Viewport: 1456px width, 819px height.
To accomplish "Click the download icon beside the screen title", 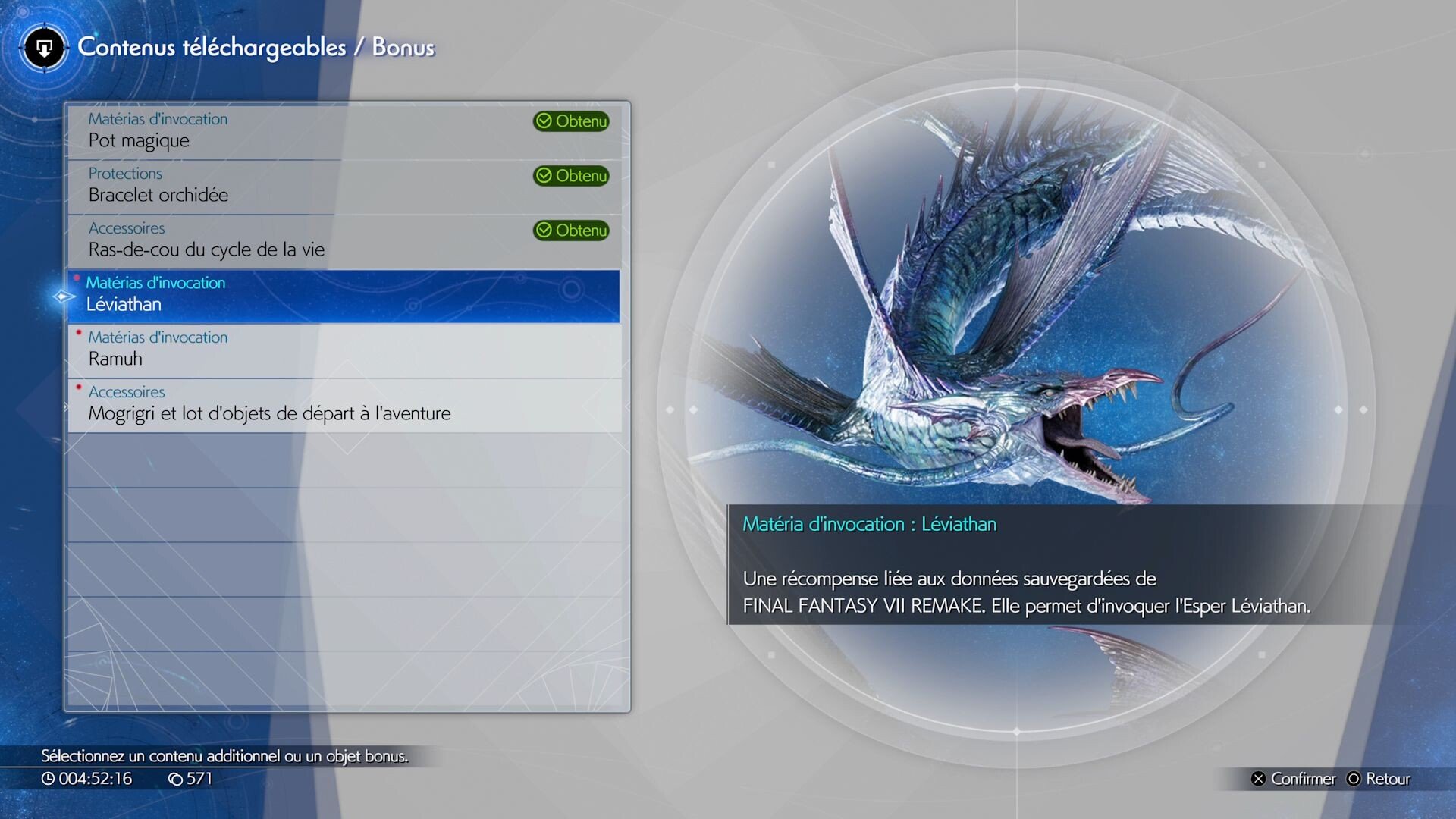I will 43,48.
